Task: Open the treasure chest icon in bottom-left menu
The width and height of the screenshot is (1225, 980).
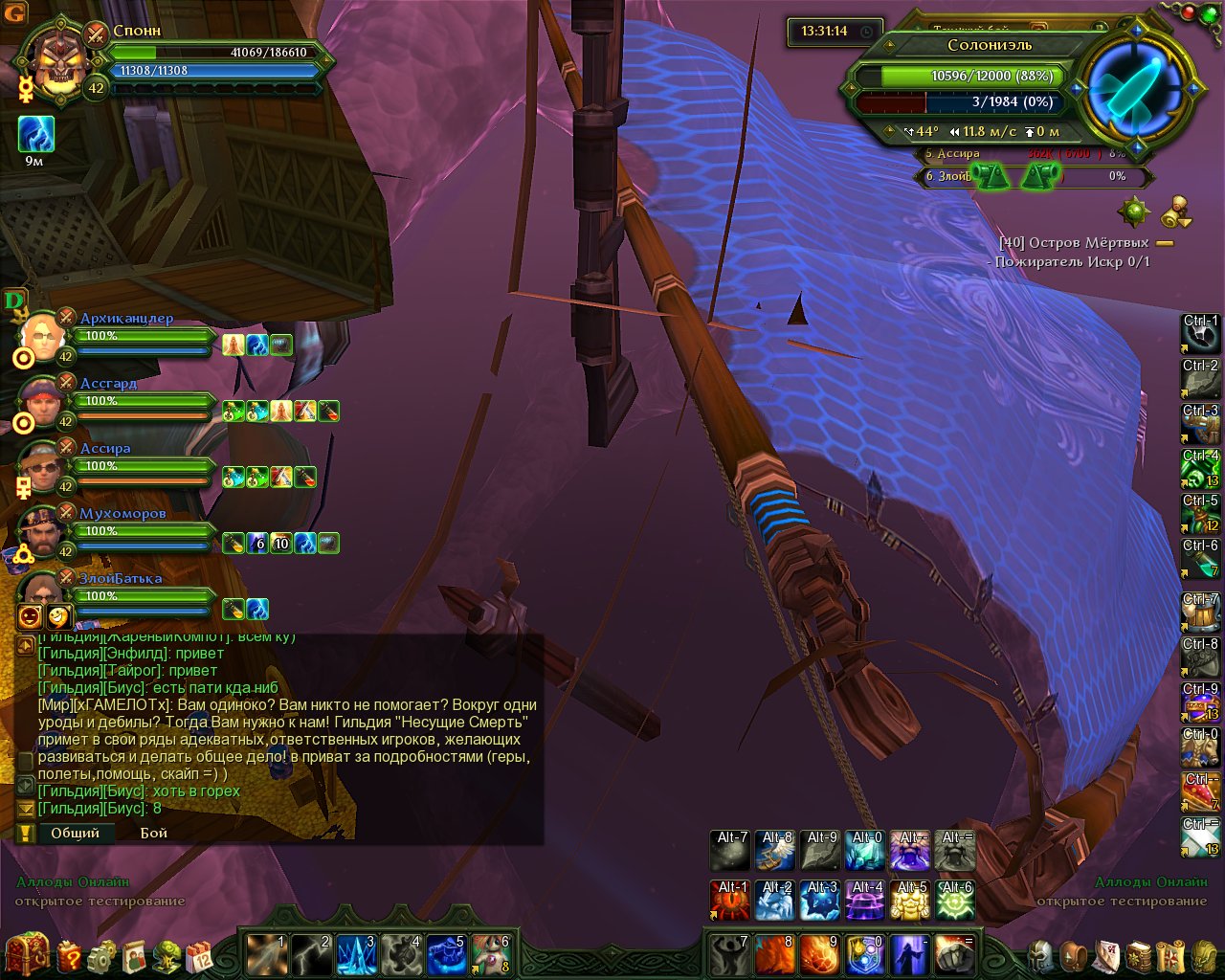Action: pyautogui.click(x=26, y=953)
